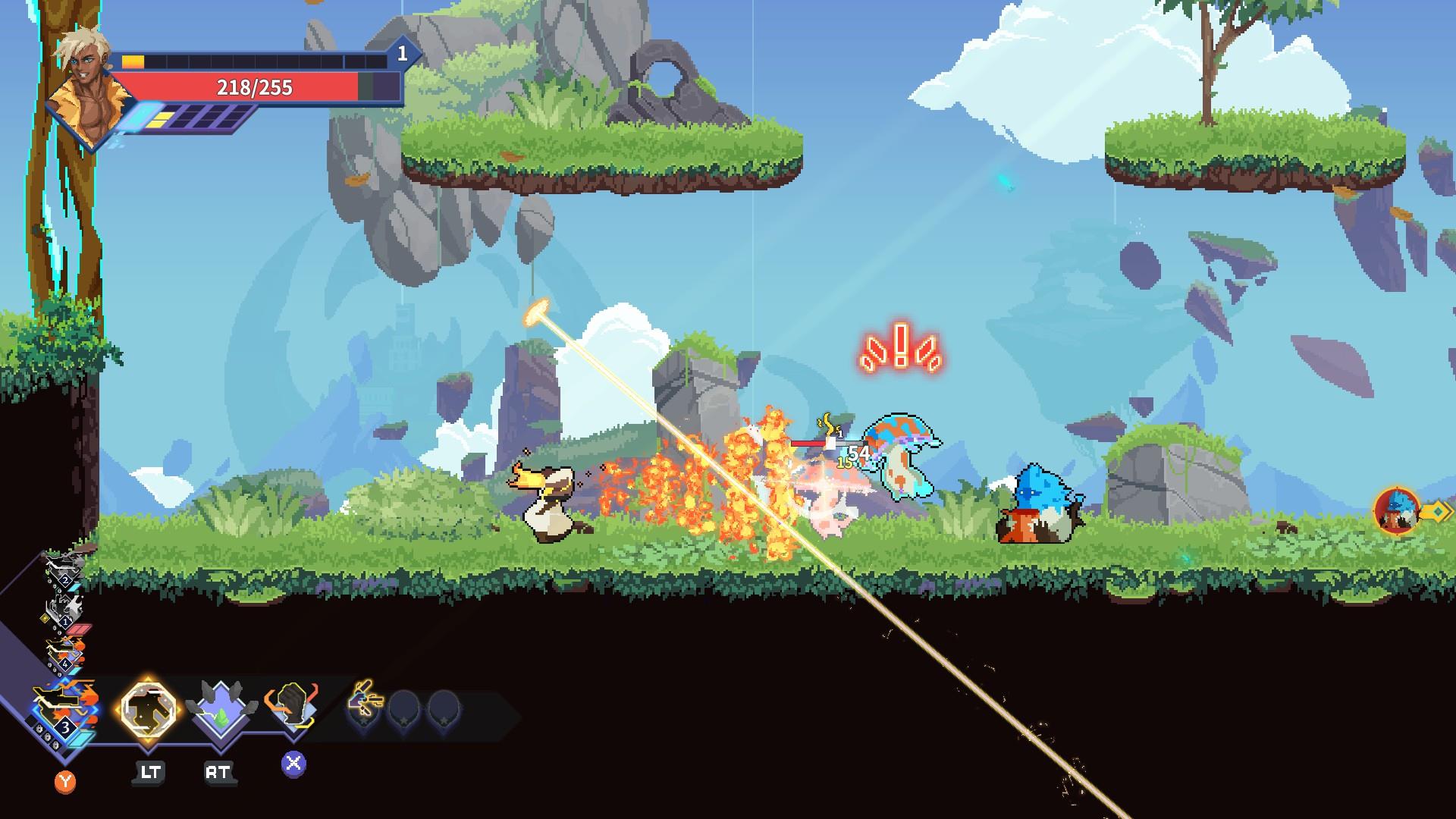Activate the glowing octagon skill icon
1456x819 pixels.
tap(149, 709)
